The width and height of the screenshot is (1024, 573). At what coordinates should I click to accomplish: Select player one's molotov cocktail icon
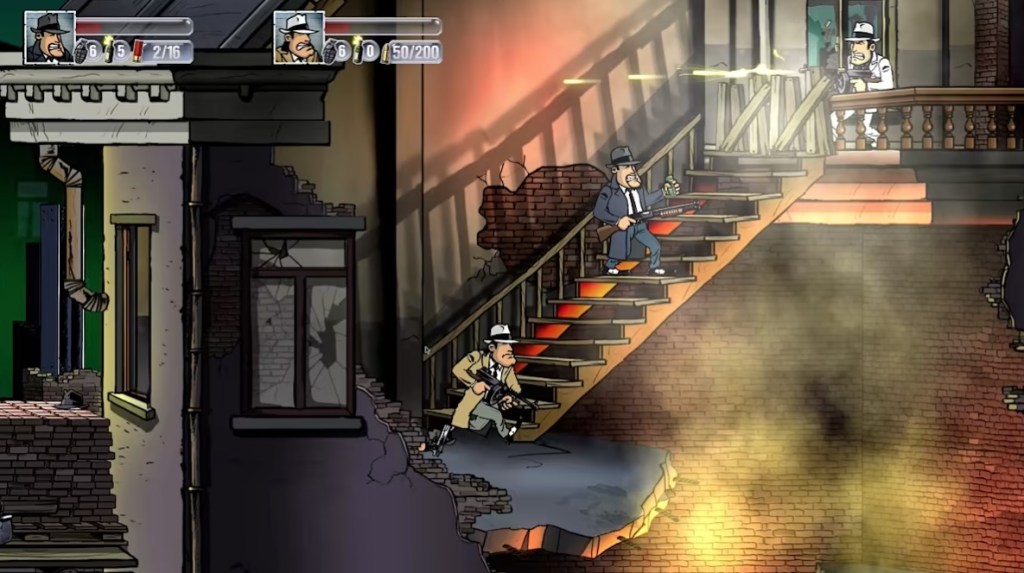tap(107, 51)
